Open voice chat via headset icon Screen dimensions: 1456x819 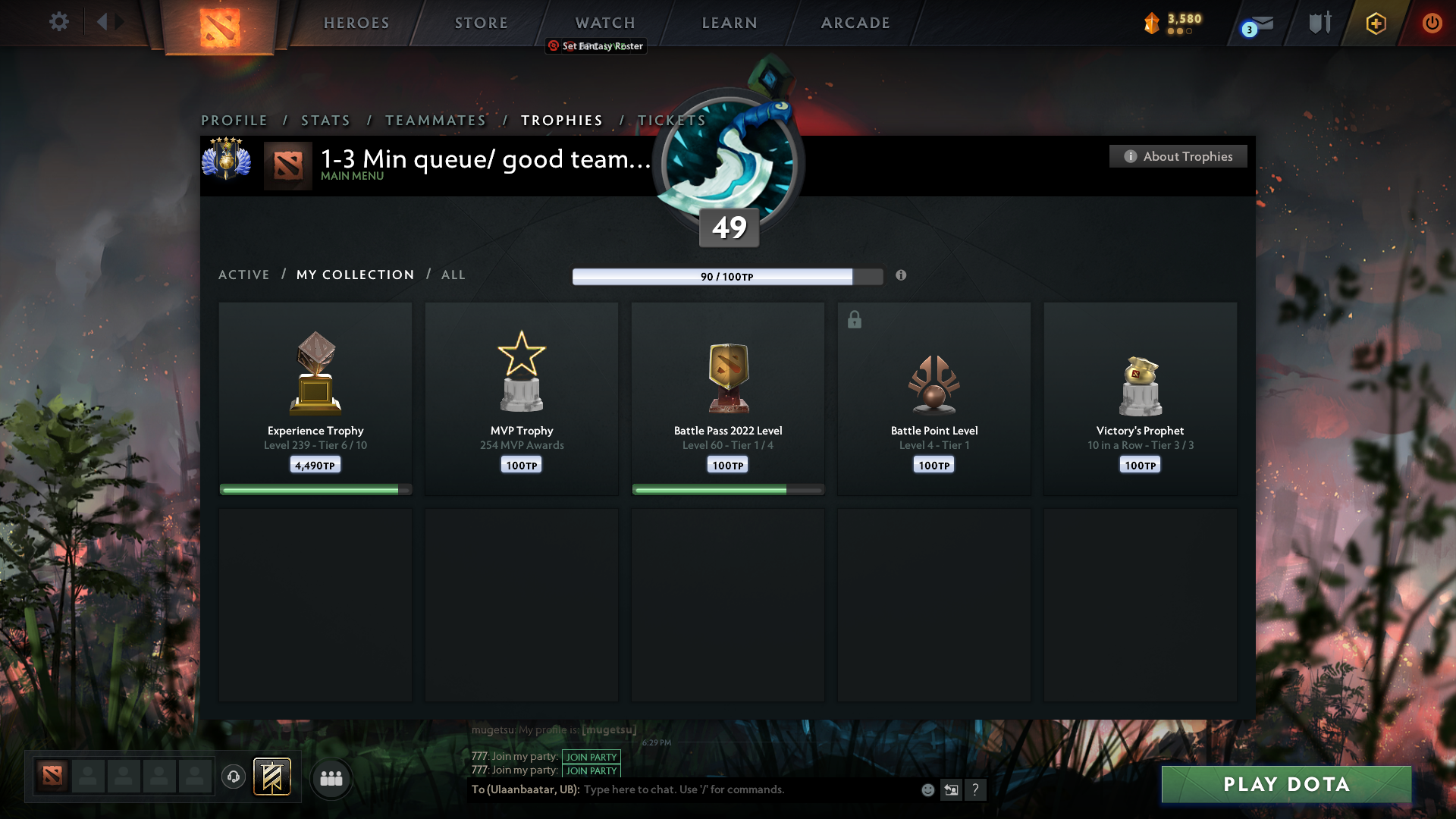[233, 777]
